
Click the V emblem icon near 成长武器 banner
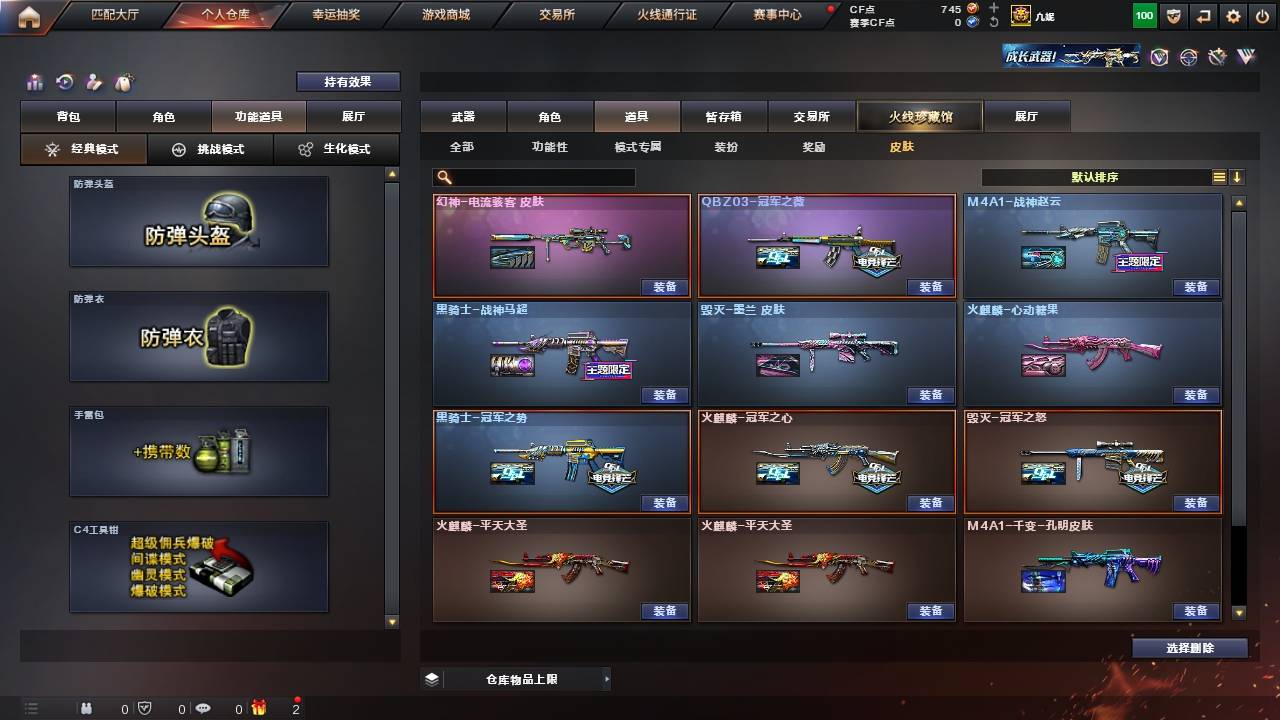tap(1157, 58)
